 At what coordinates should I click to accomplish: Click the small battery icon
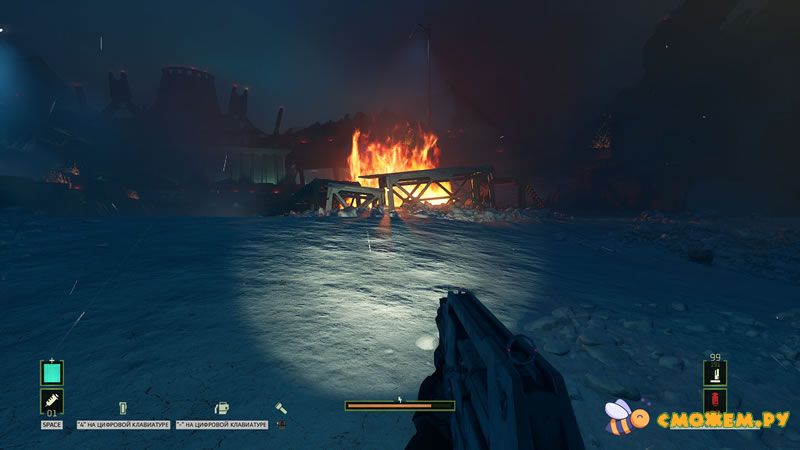tap(123, 408)
